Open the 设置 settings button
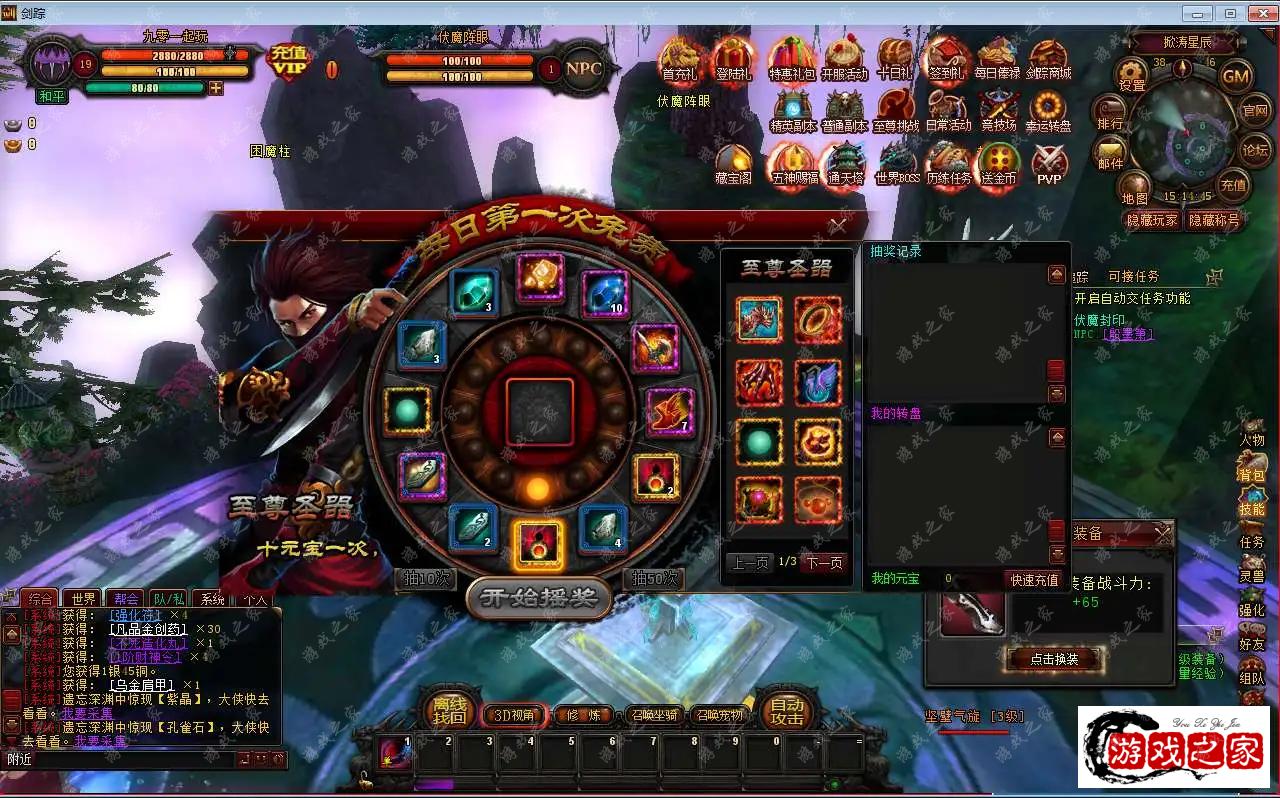 1132,75
